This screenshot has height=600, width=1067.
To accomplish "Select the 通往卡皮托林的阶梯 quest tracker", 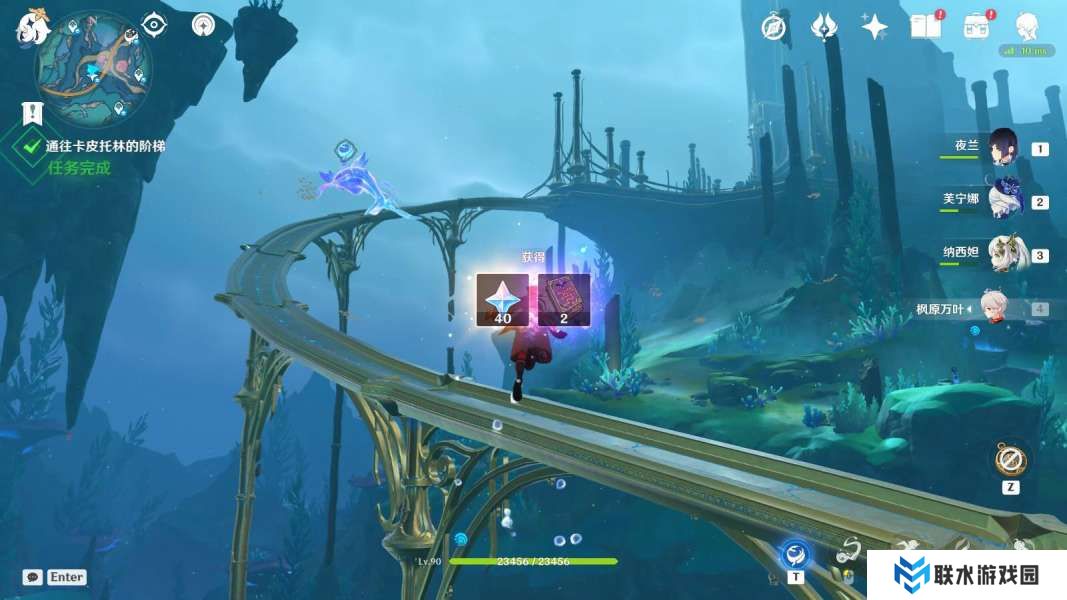I will click(x=104, y=146).
